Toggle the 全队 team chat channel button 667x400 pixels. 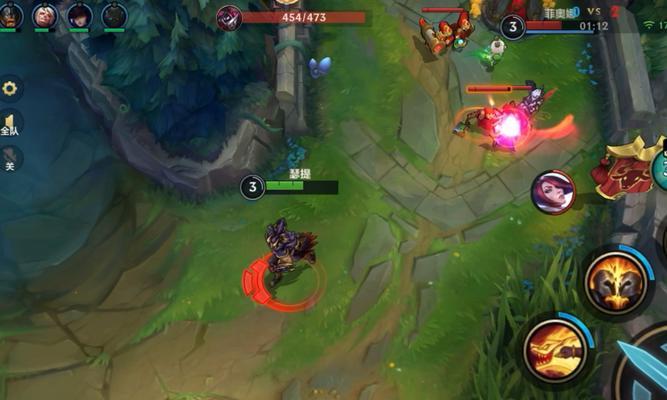pos(10,126)
